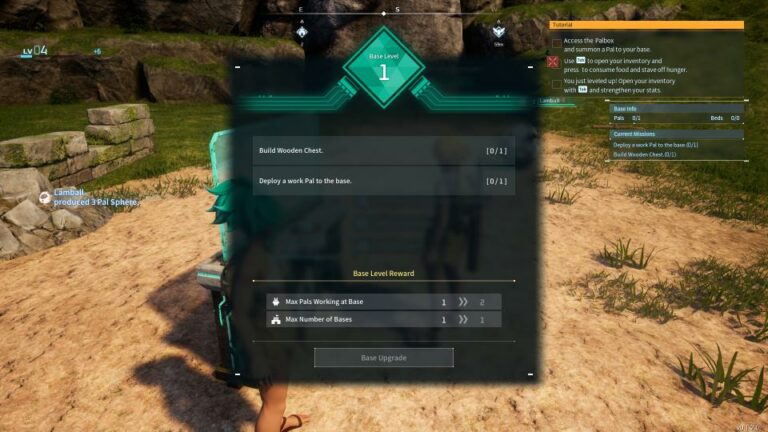
Task: Toggle the red-crossed consume food tutorial checkbox
Action: coord(556,61)
